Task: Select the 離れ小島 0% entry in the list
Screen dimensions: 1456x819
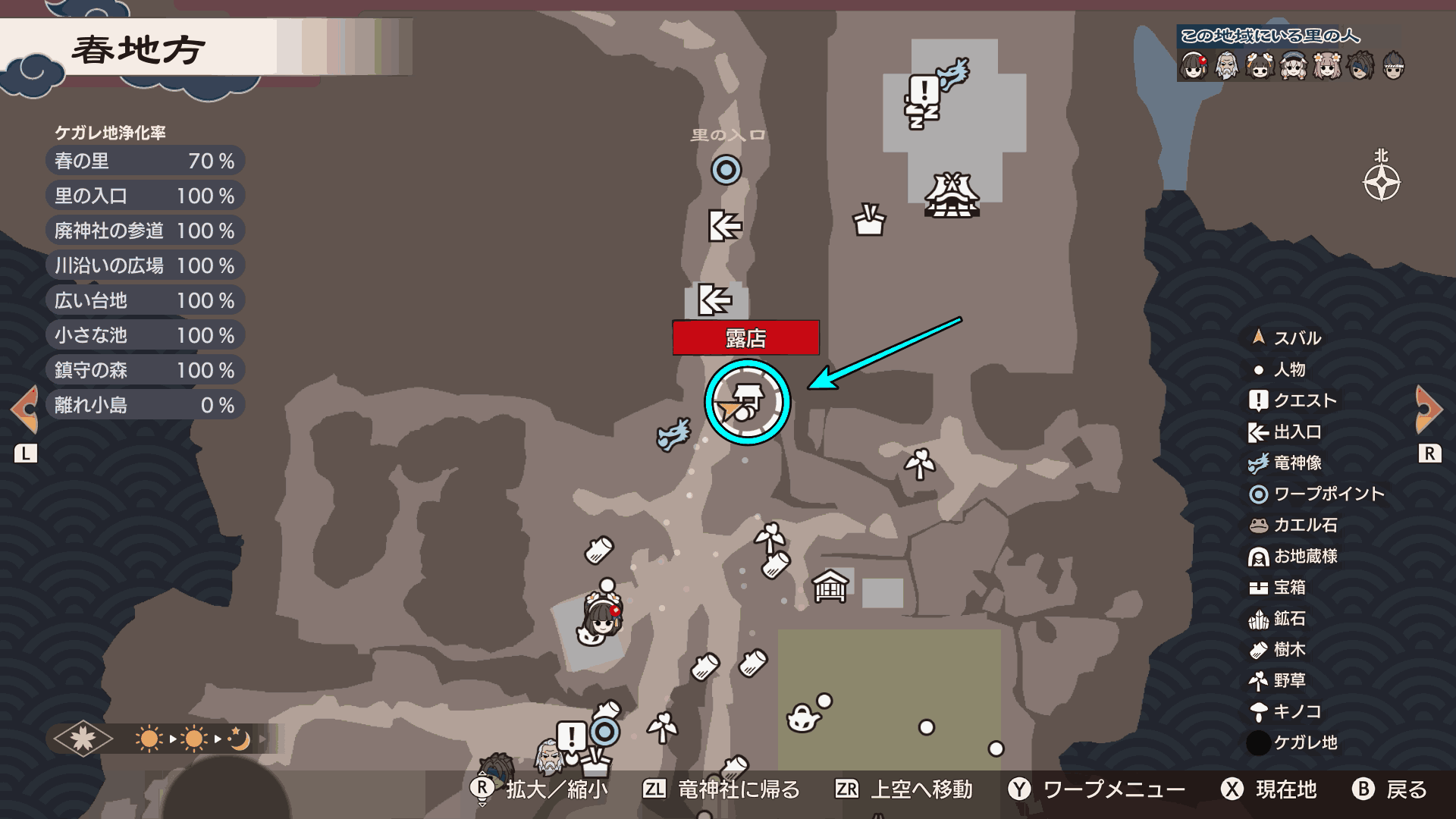Action: (145, 405)
